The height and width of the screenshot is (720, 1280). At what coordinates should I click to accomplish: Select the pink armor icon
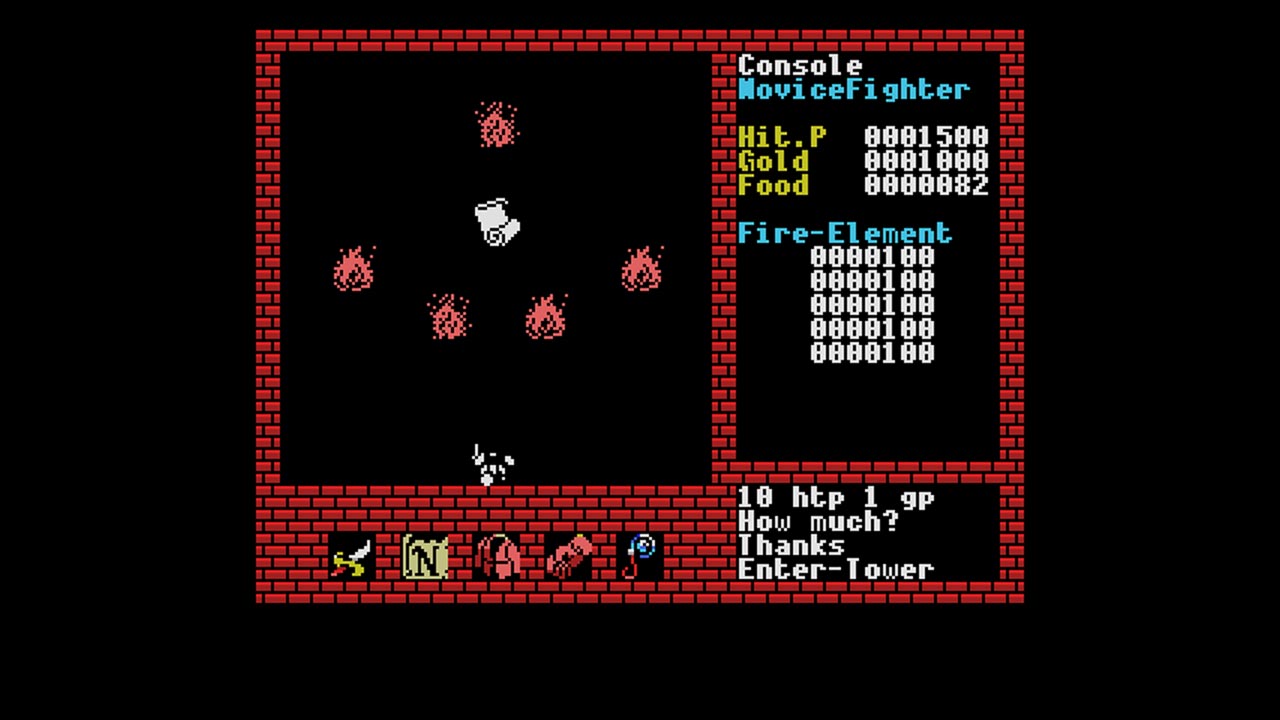tap(497, 556)
